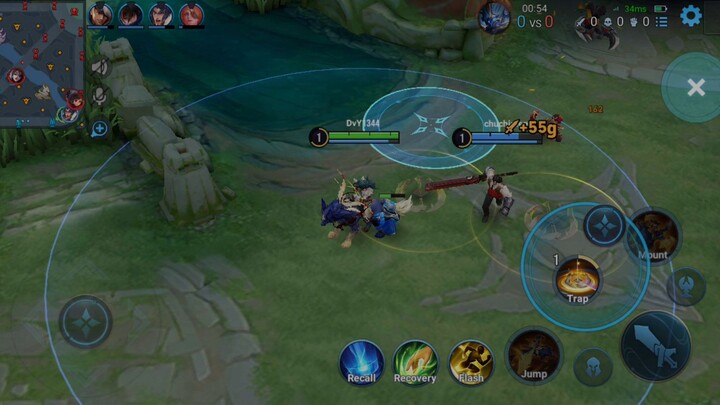Cast the Flash spell
The height and width of the screenshot is (405, 720).
[470, 362]
